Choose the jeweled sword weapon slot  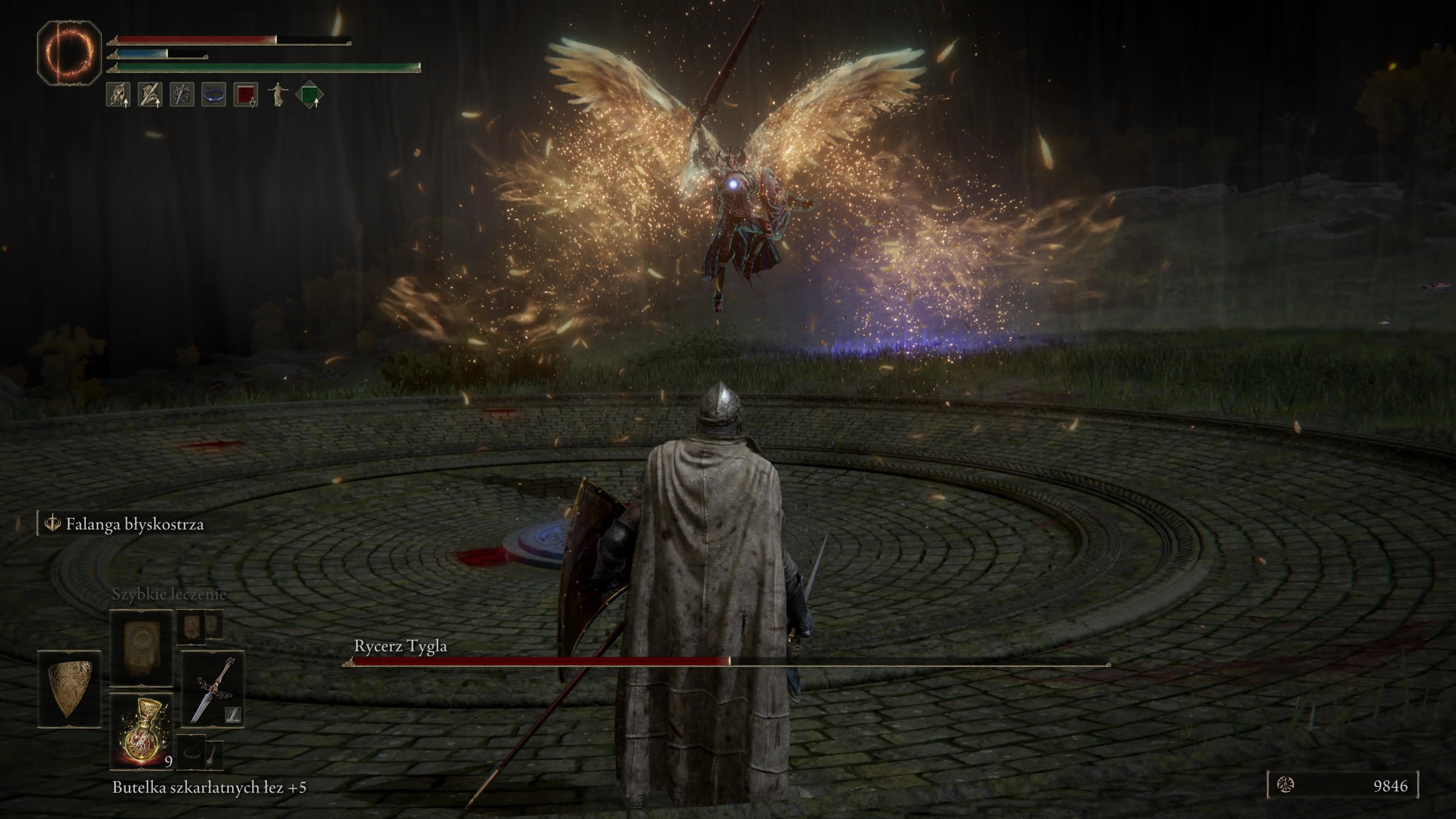click(x=212, y=689)
